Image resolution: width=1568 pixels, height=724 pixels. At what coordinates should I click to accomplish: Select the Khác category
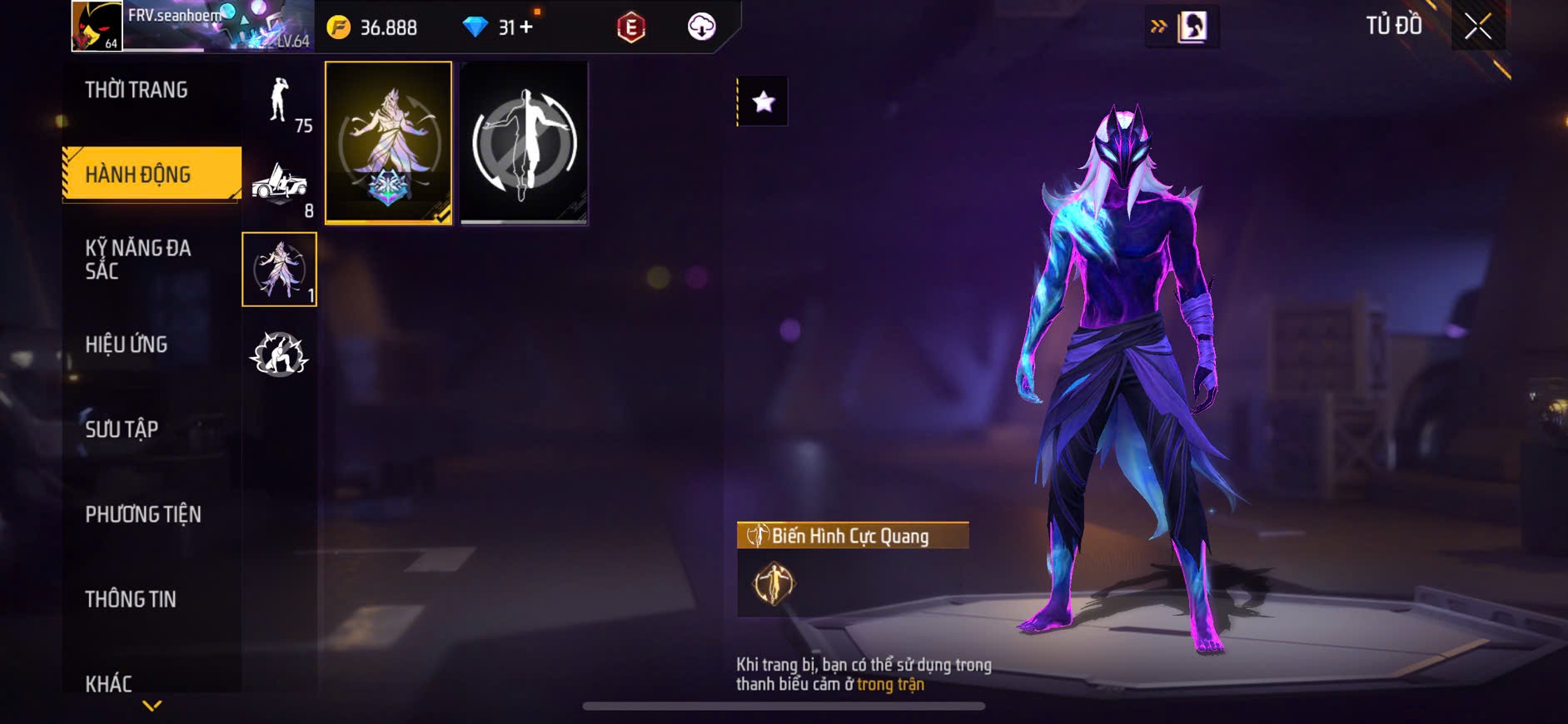click(109, 683)
